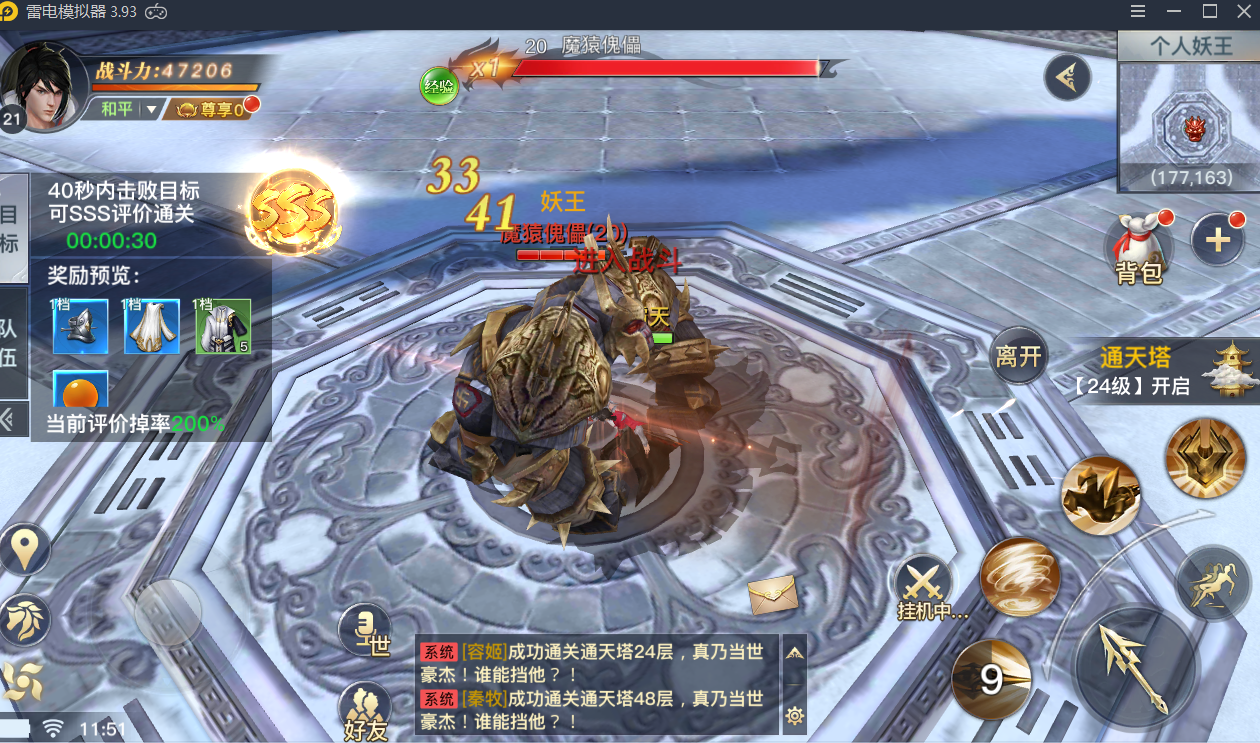
Task: Open the 背包 backpack
Action: (1138, 246)
